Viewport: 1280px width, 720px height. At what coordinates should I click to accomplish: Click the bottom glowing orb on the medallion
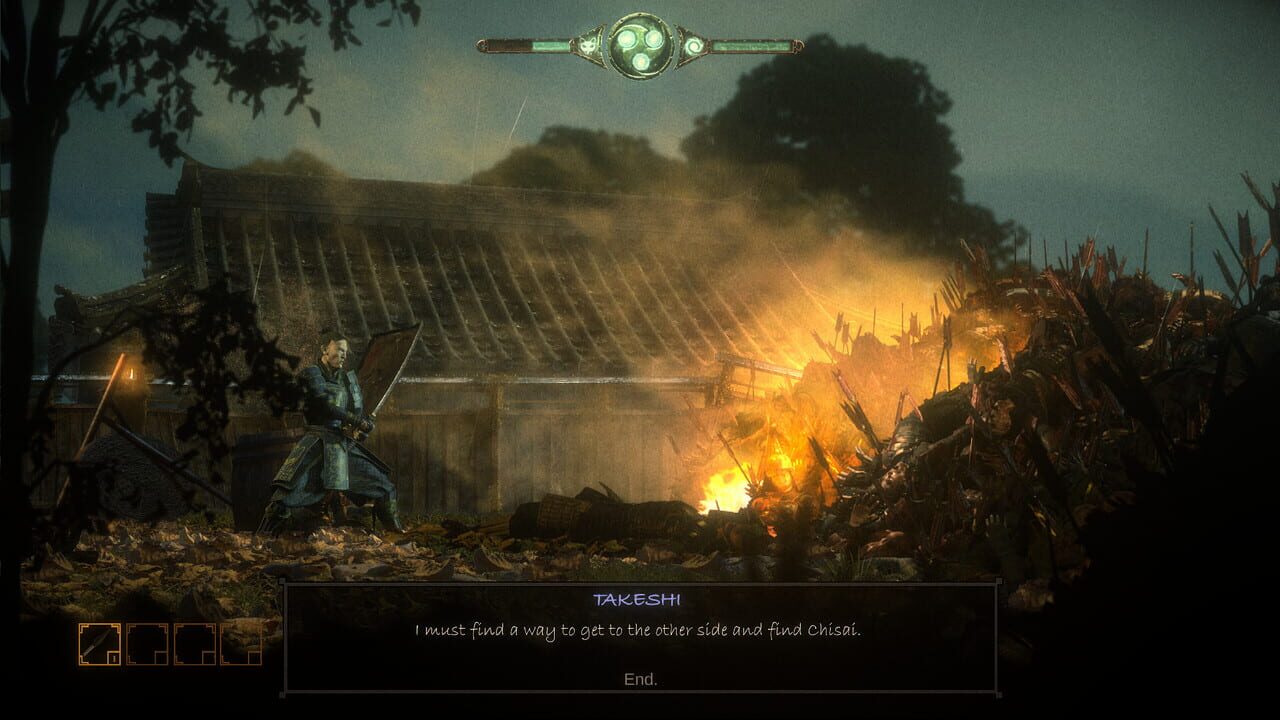(641, 61)
